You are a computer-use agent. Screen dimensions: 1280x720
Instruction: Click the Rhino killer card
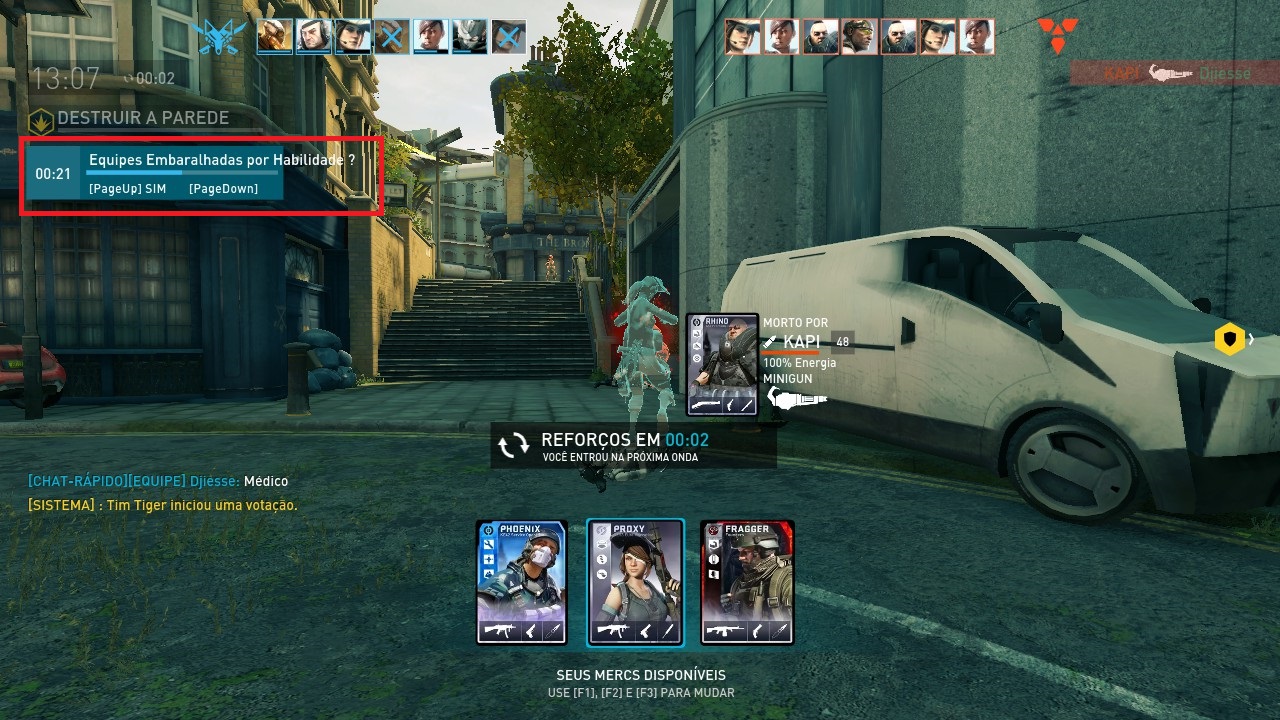(722, 364)
